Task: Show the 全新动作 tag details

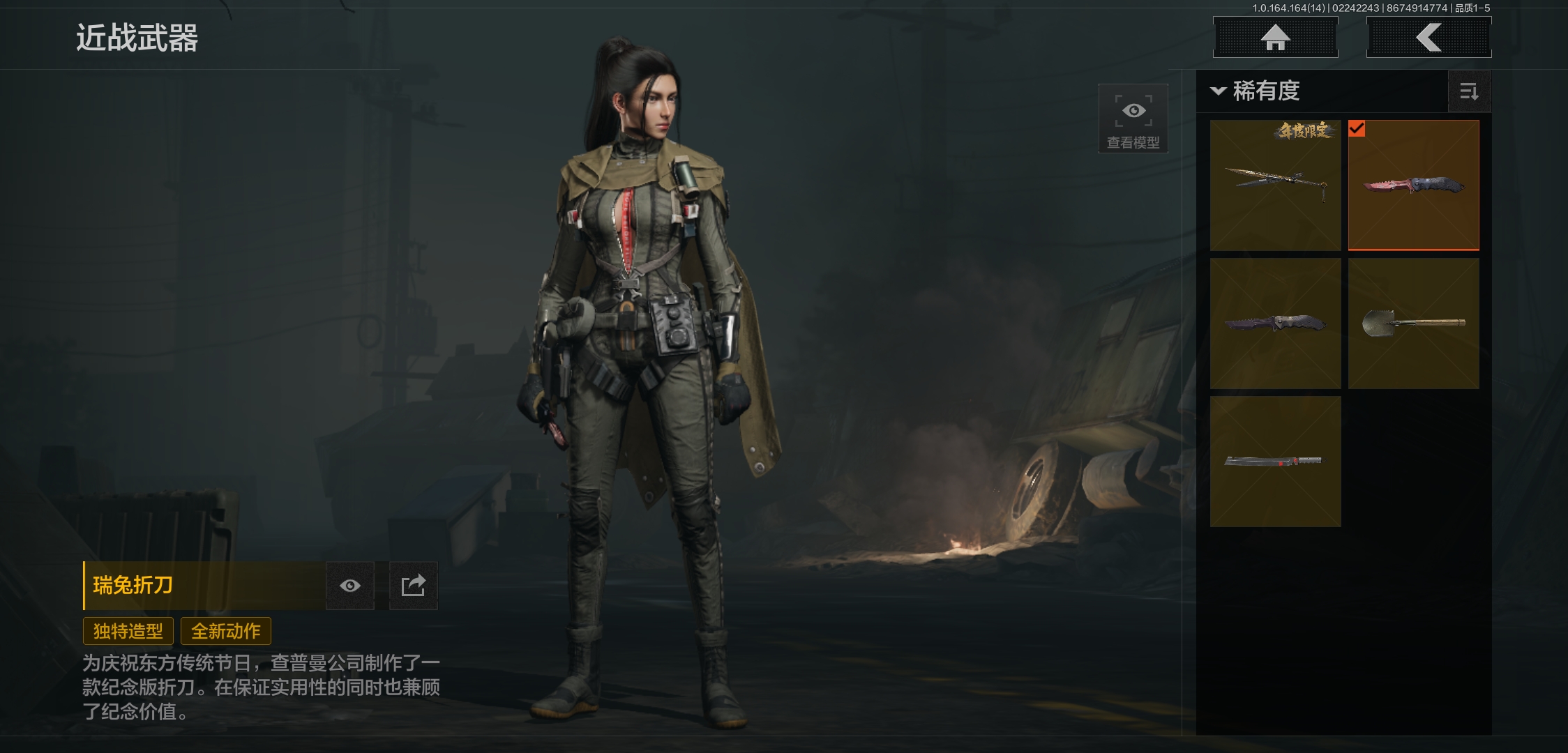Action: point(226,631)
